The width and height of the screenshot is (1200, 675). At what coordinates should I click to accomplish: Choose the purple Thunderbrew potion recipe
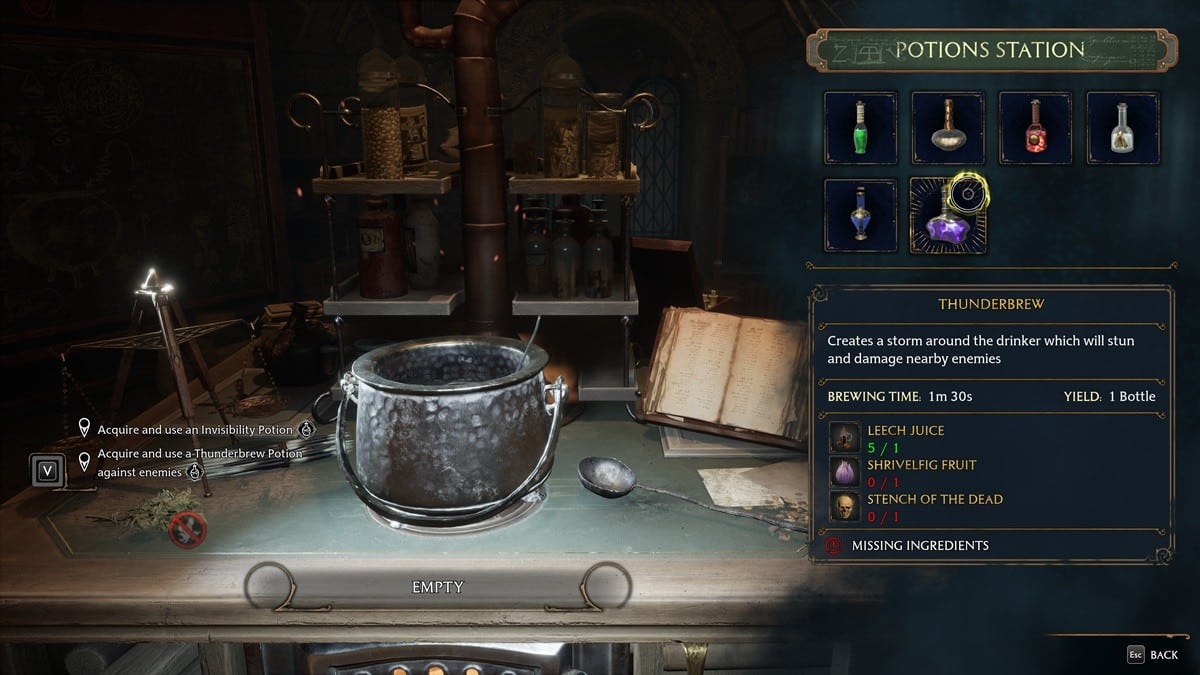tap(948, 215)
